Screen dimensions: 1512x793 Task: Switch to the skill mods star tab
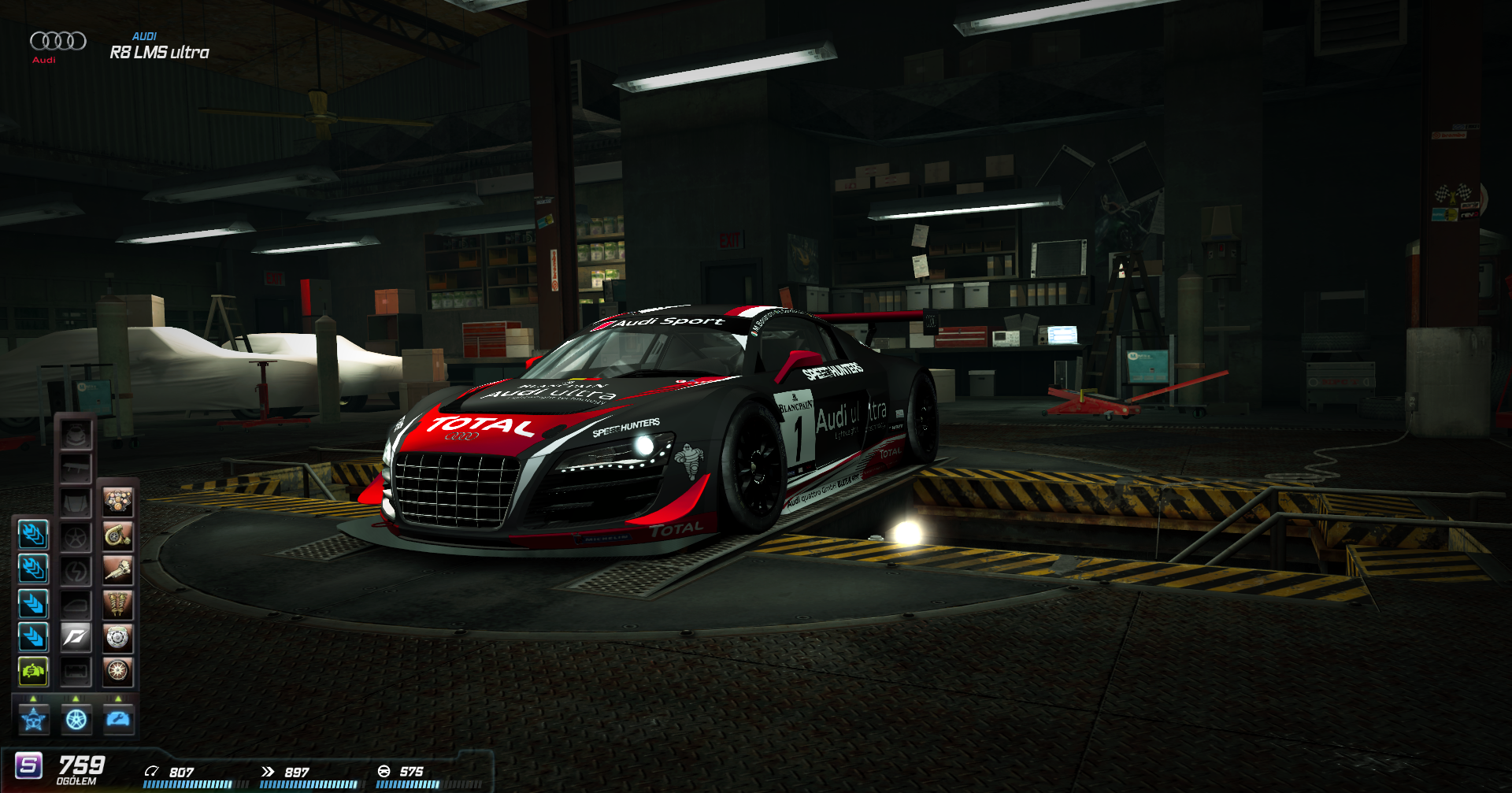pyautogui.click(x=34, y=719)
